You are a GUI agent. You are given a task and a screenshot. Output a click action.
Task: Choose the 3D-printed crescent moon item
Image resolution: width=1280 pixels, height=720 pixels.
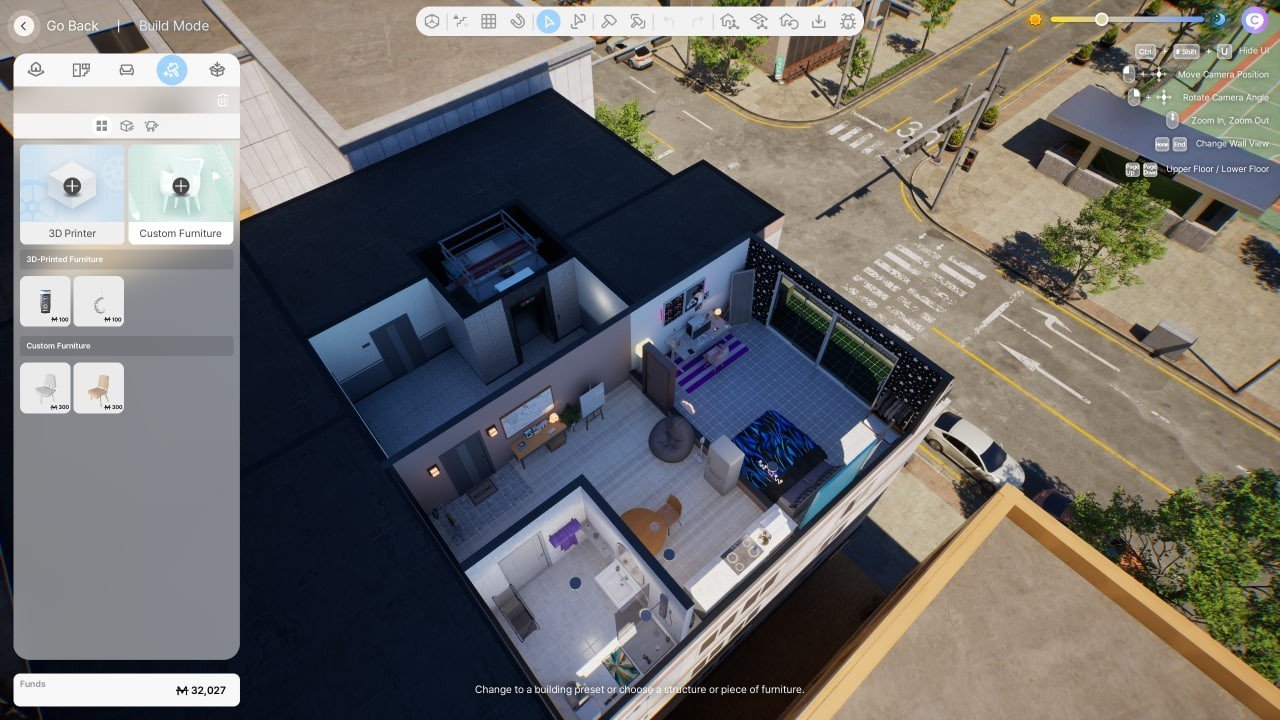click(99, 301)
